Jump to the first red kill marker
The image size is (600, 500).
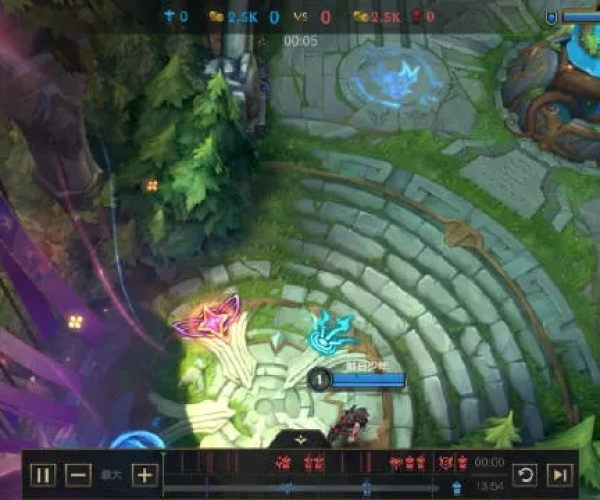point(283,463)
